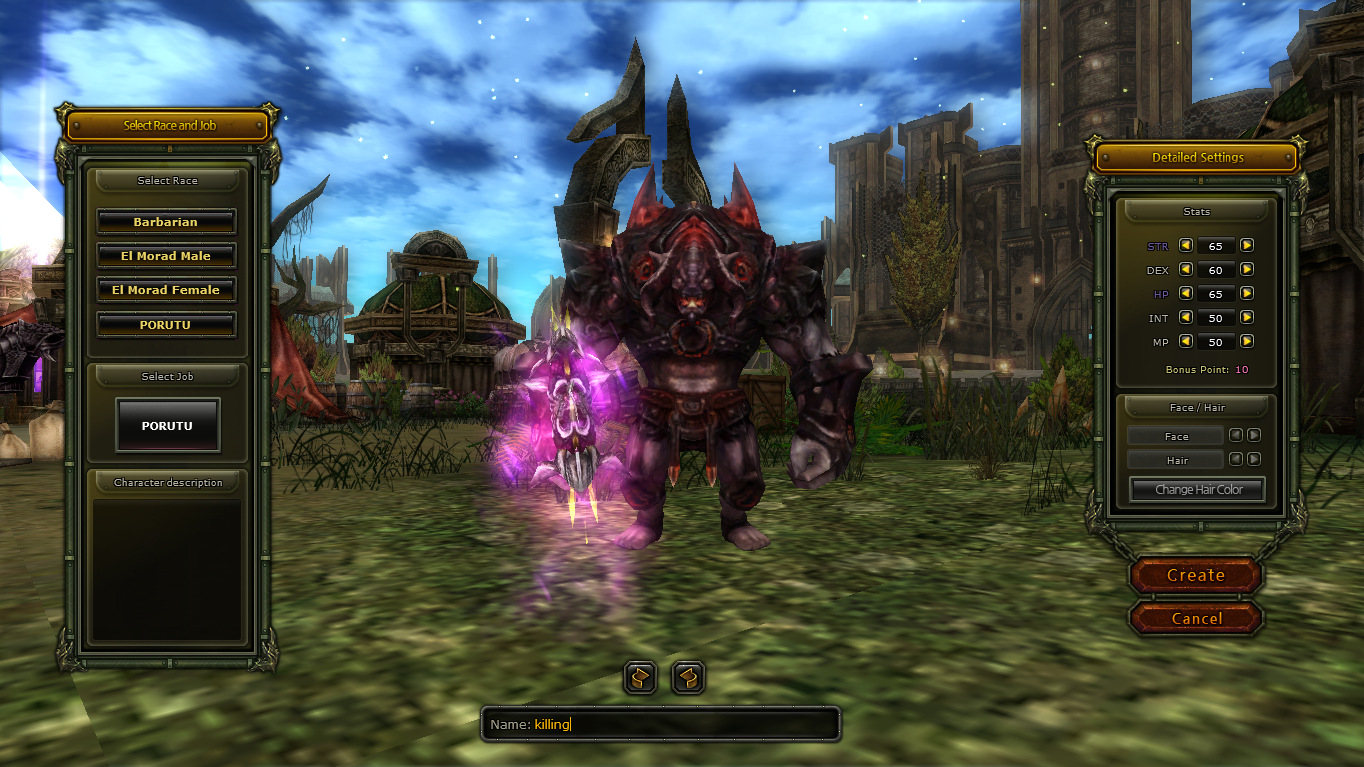This screenshot has width=1364, height=767.
Task: Decrease the STR stat
Action: coord(1185,245)
